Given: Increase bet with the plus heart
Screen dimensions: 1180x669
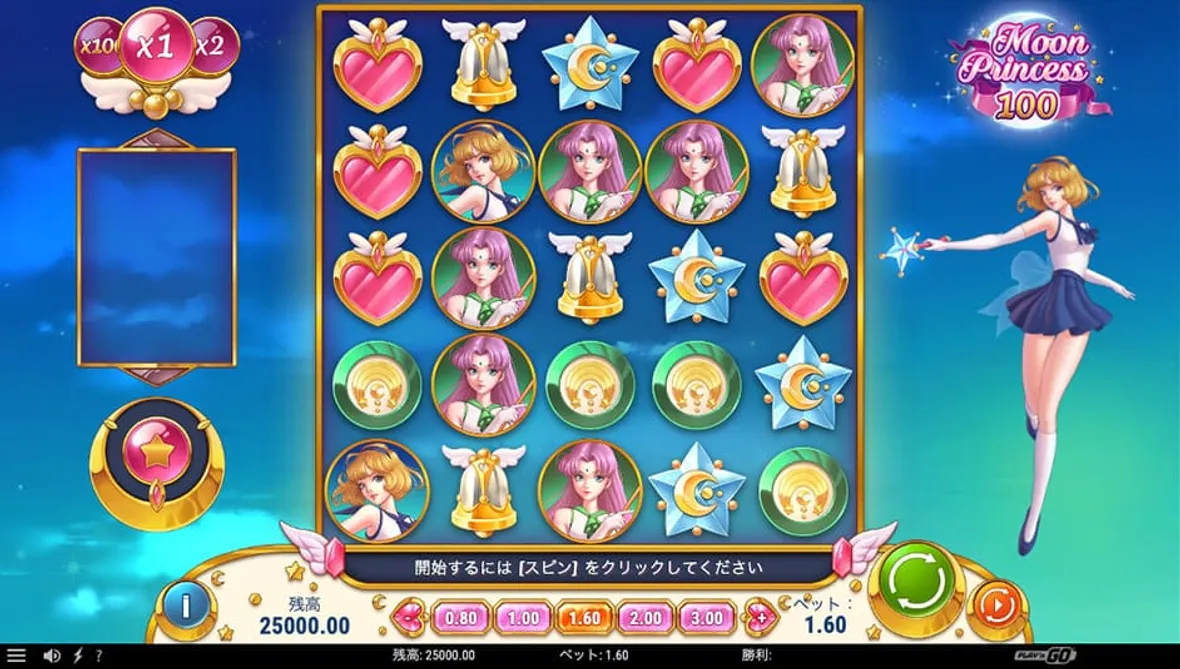Looking at the screenshot, I should point(760,617).
